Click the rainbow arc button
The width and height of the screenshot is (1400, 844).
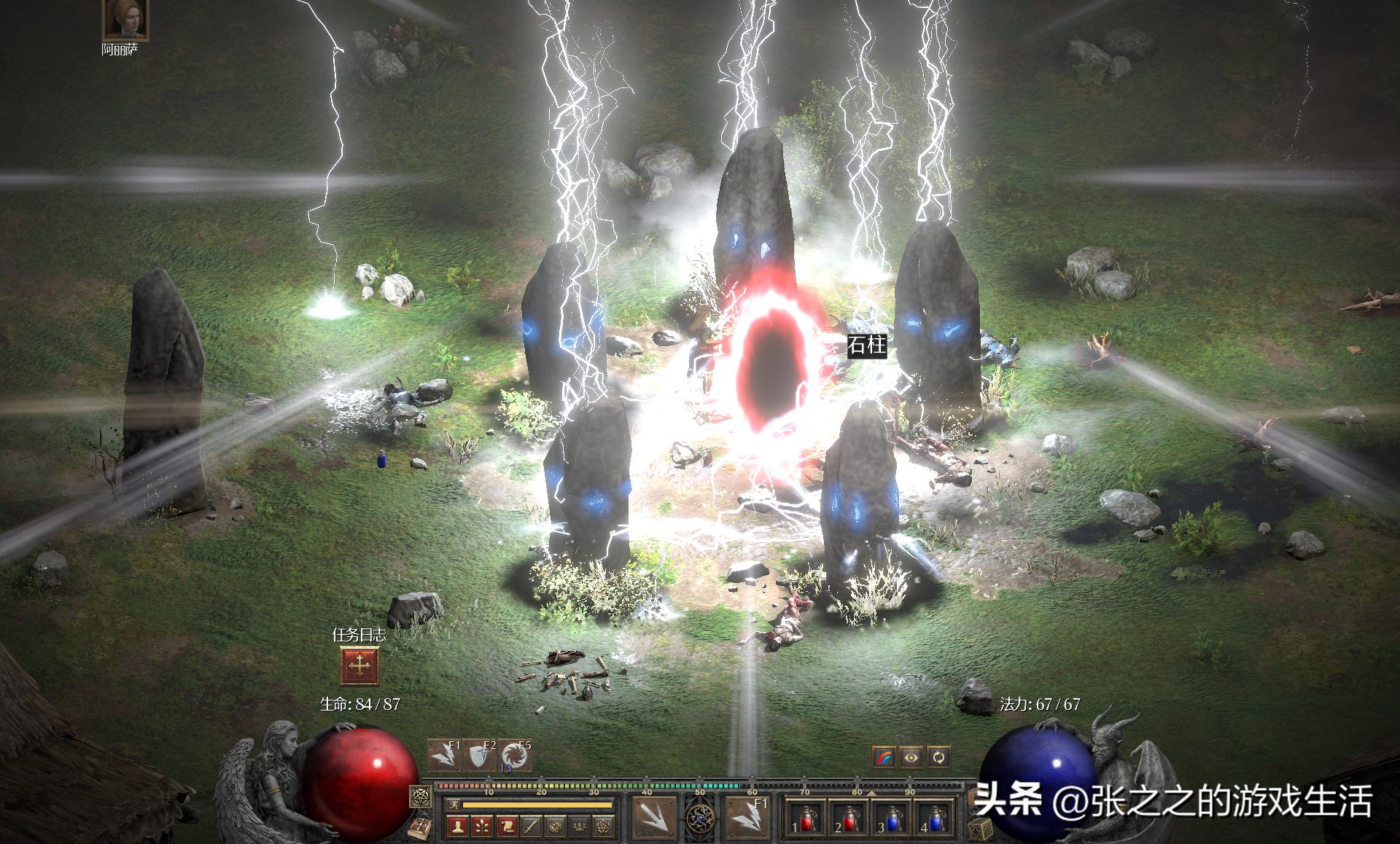(x=884, y=757)
